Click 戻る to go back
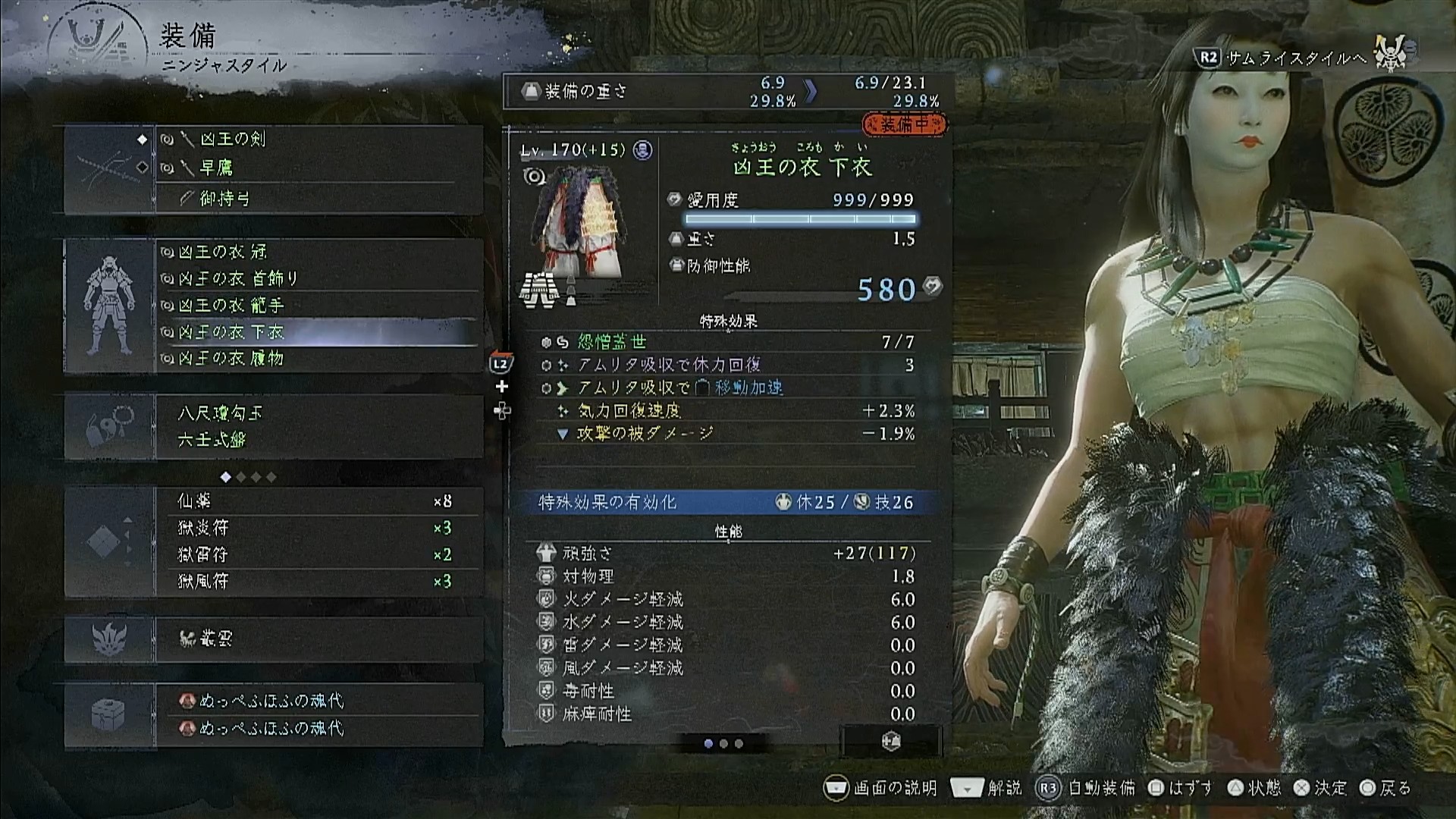Viewport: 1456px width, 819px height. pos(1385,788)
